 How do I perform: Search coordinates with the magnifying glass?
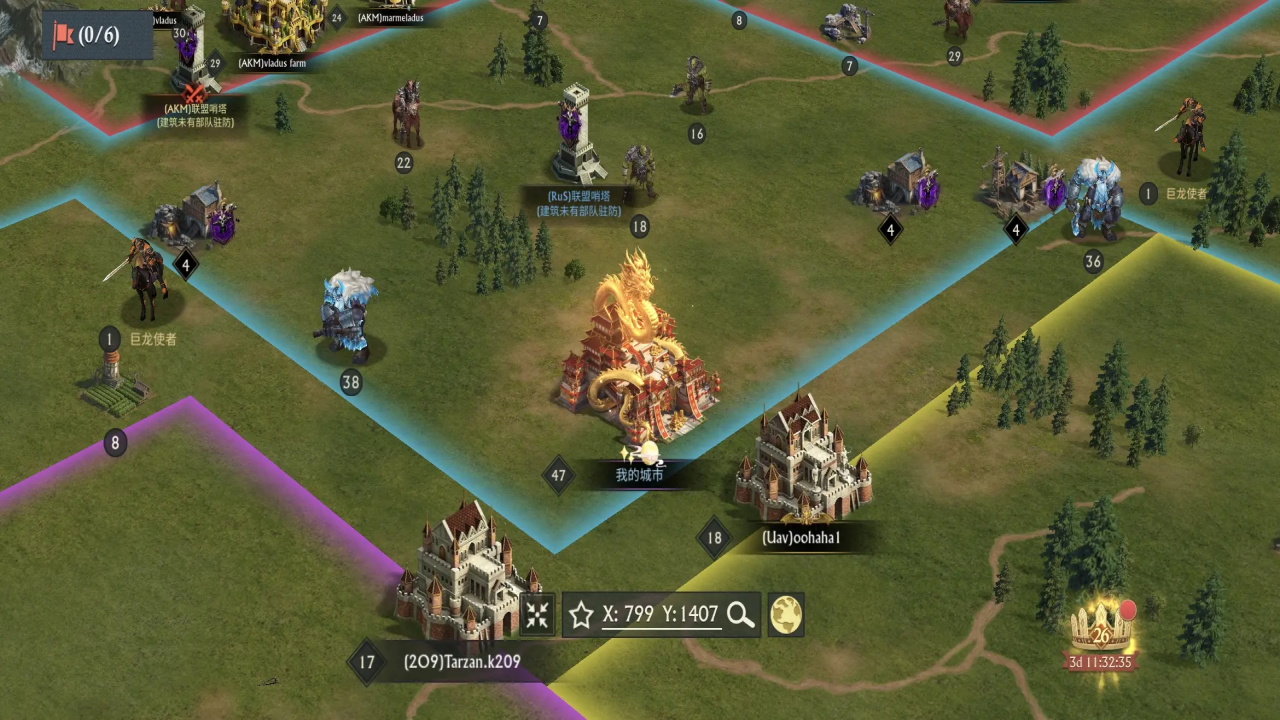[741, 614]
